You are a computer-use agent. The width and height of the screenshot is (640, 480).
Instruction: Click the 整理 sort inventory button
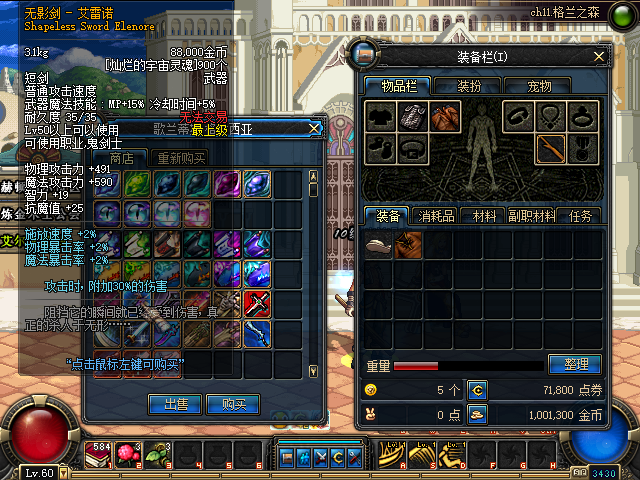pos(574,365)
